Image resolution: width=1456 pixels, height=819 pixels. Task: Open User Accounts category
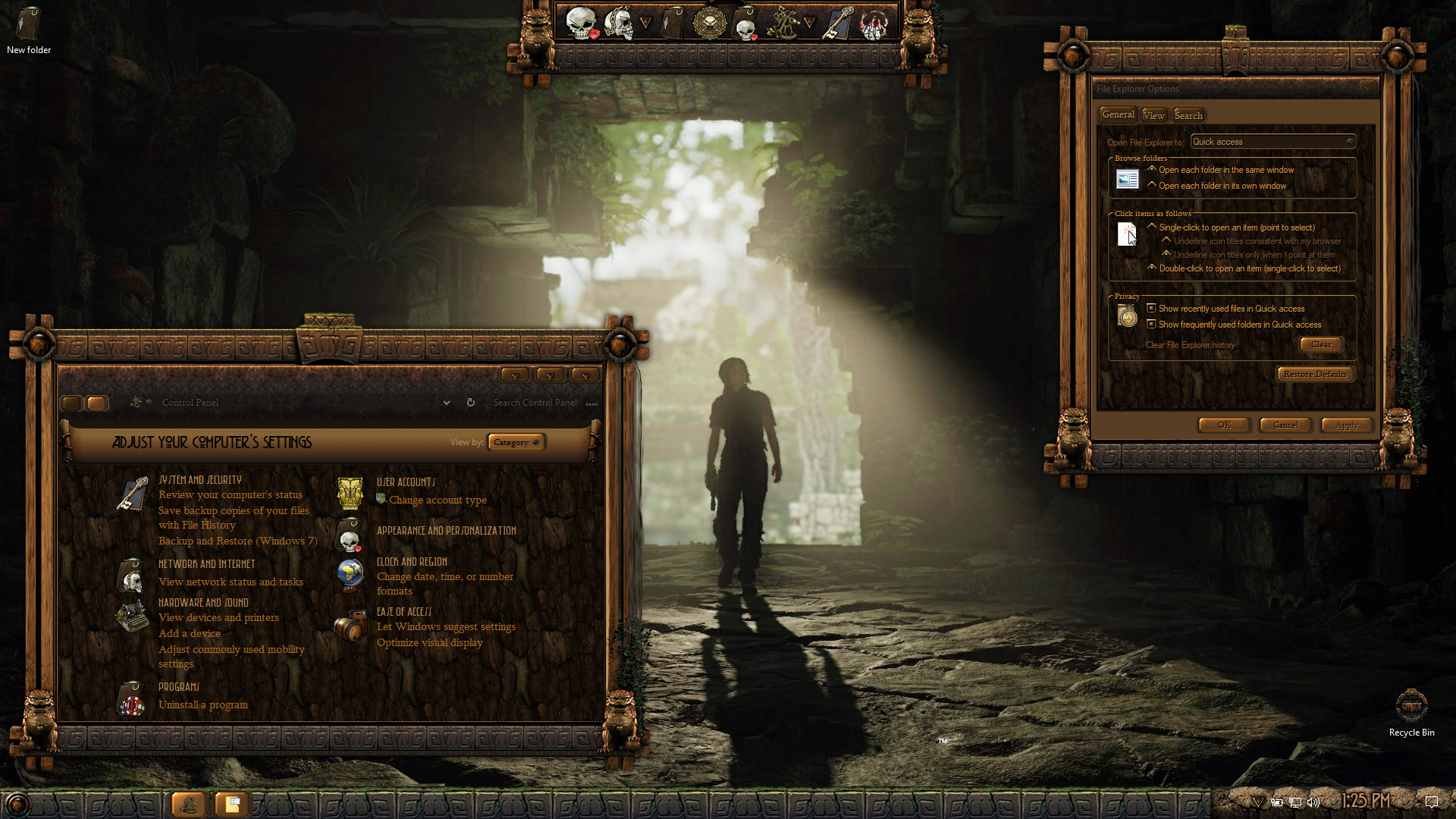tap(406, 482)
